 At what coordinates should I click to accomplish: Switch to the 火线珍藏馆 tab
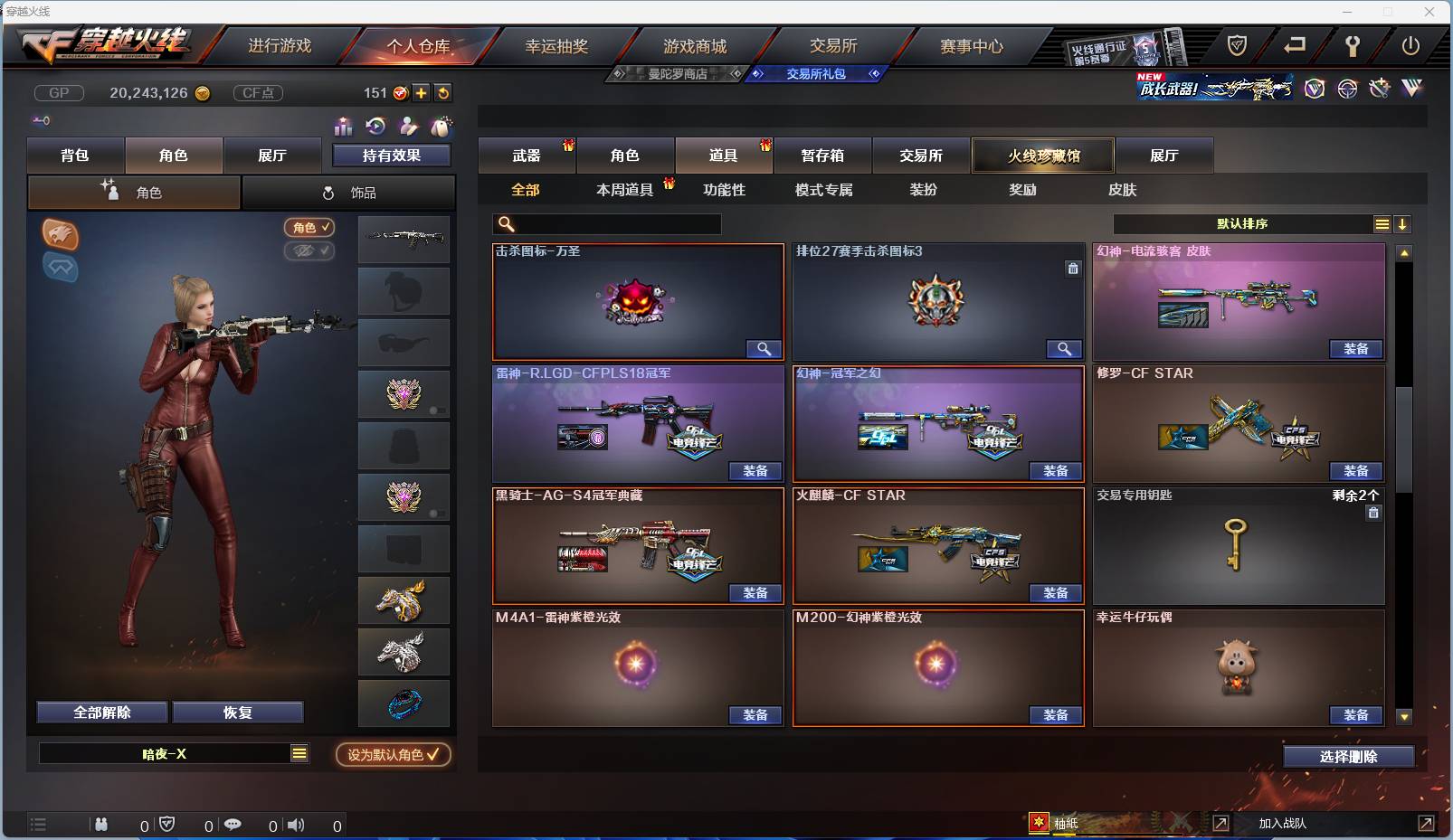tap(1043, 156)
